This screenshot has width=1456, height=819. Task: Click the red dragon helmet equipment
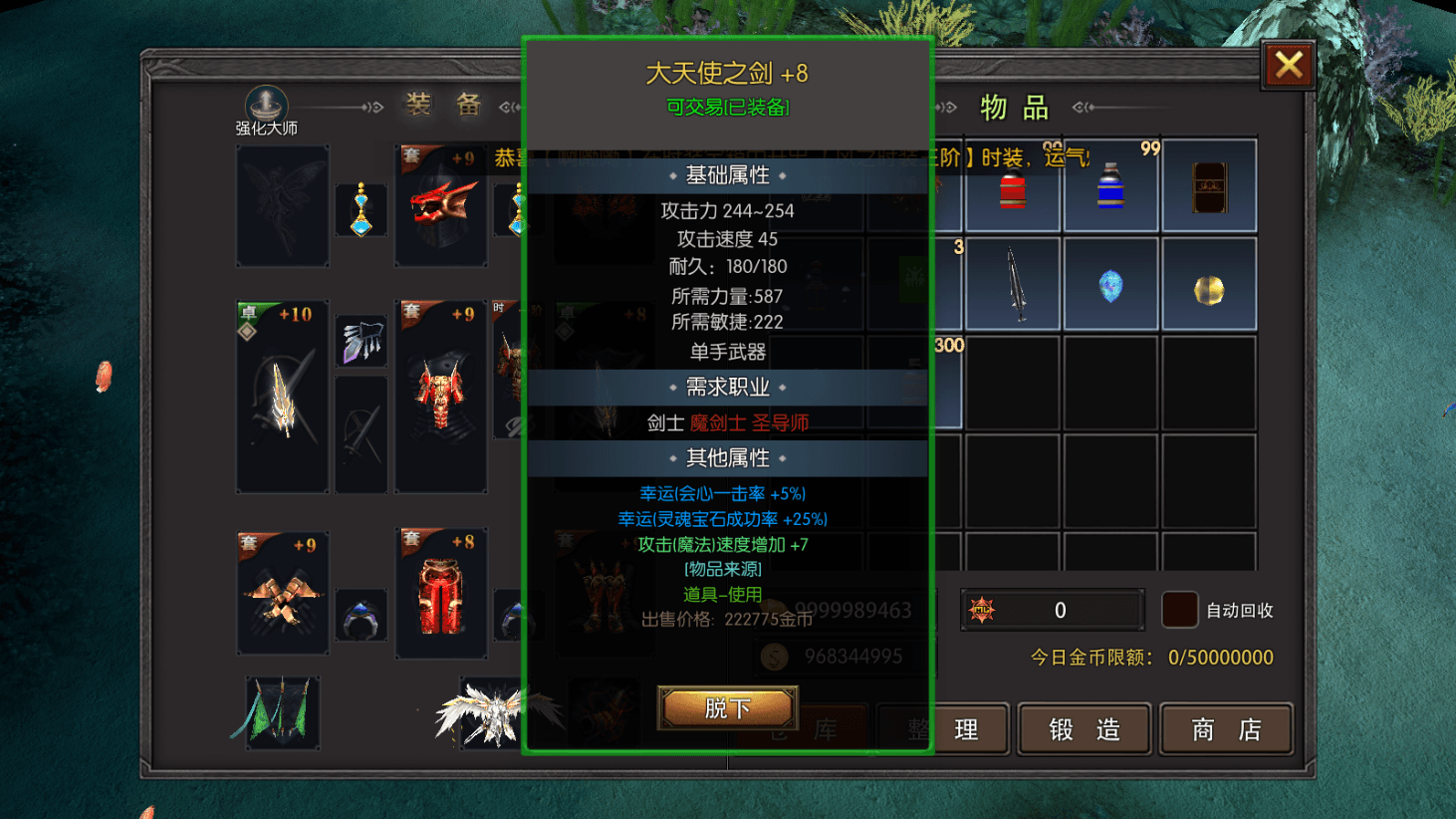[441, 204]
